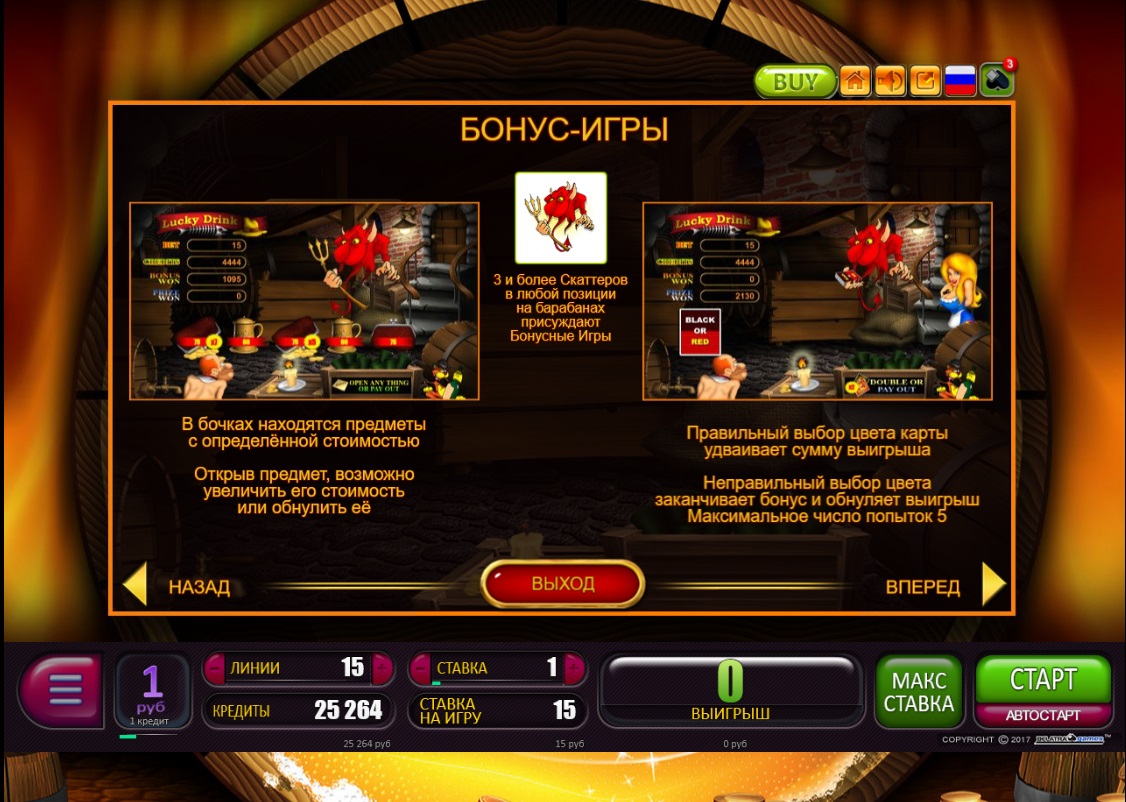Go to the lobby via the house icon
The width and height of the screenshot is (1126, 802).
click(855, 81)
